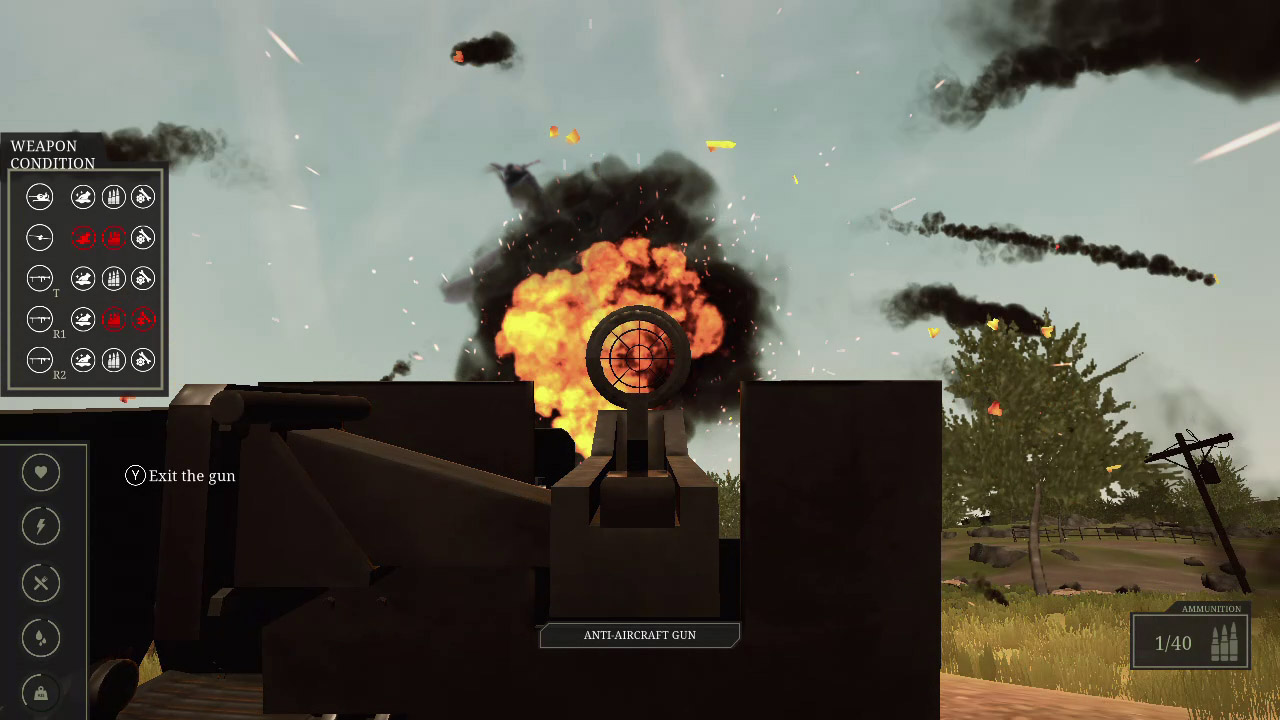Image resolution: width=1280 pixels, height=720 pixels.
Task: Toggle the red broken repair icon in R1 row
Action: (x=143, y=319)
